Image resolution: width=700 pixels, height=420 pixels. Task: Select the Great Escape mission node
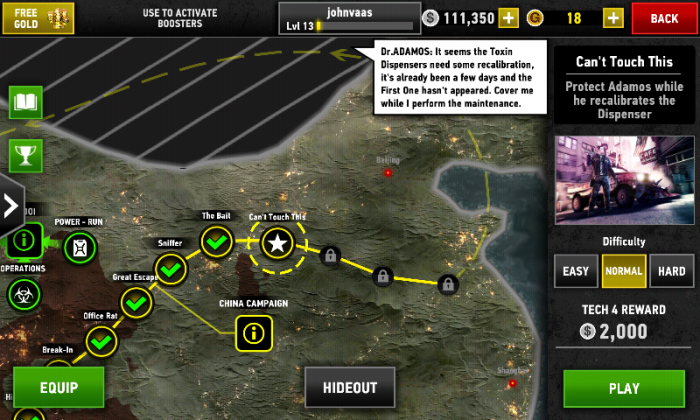coord(136,302)
